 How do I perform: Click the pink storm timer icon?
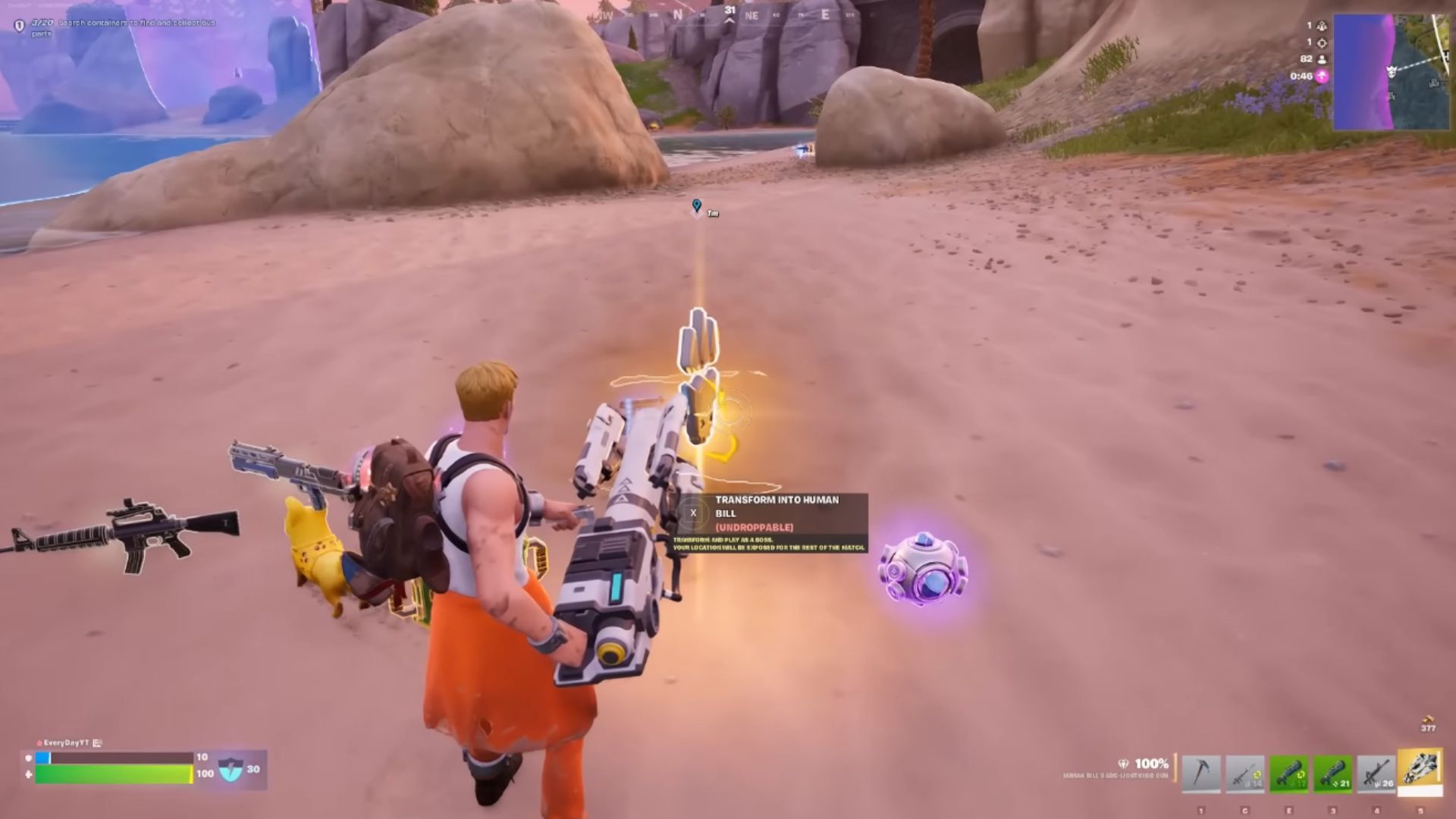point(1322,77)
